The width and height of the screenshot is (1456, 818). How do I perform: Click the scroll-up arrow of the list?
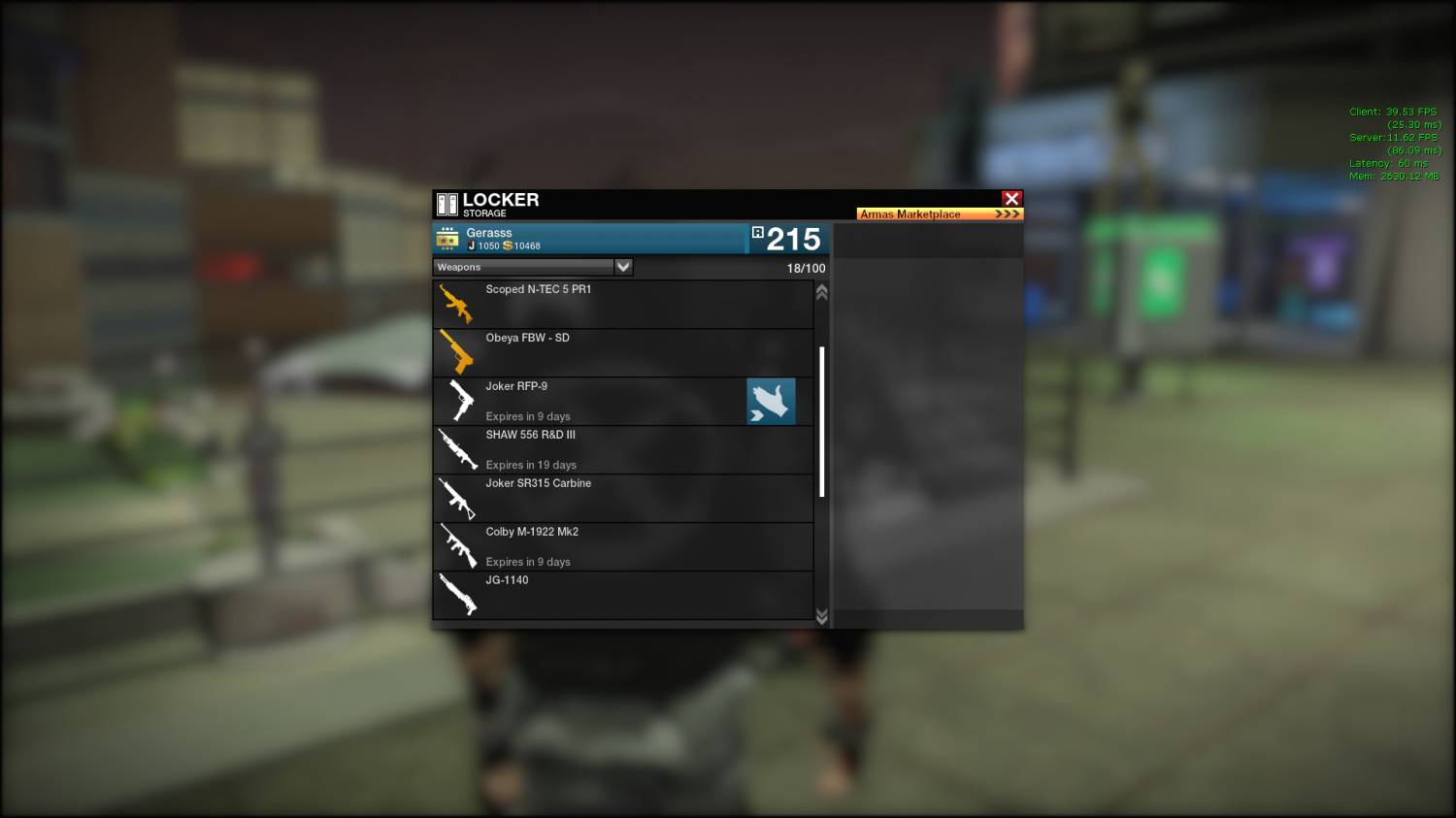(822, 292)
